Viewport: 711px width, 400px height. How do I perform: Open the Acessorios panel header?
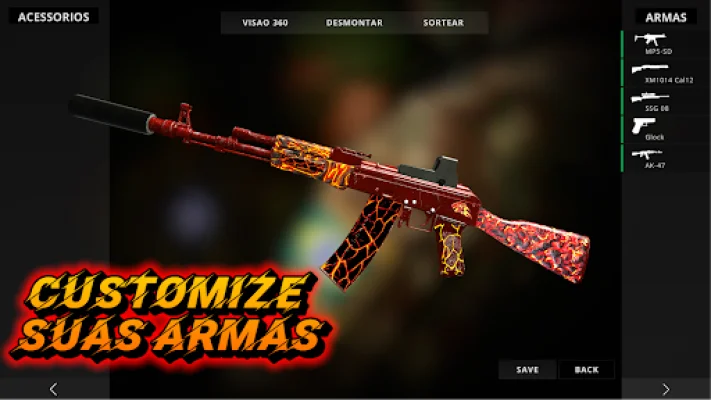(x=54, y=17)
